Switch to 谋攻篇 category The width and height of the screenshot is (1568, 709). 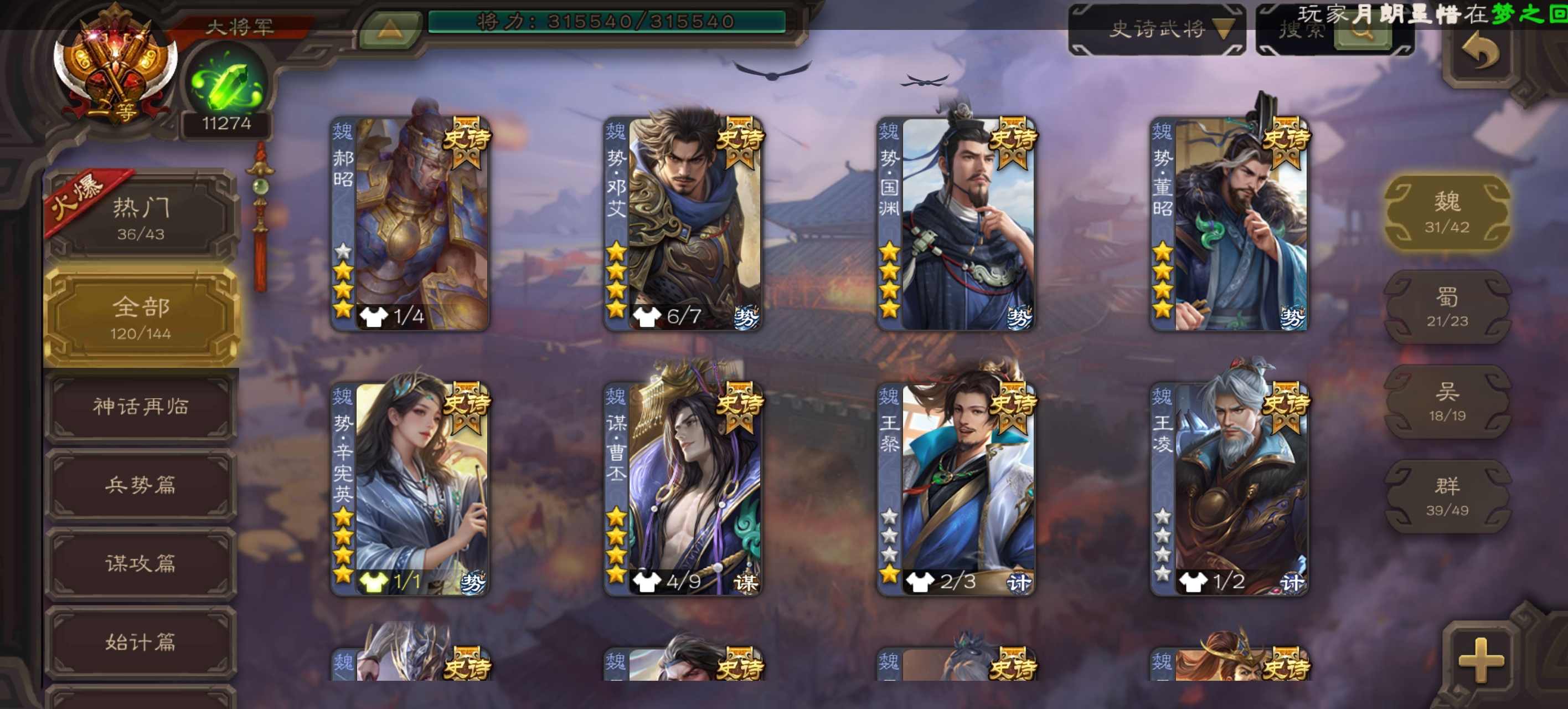point(141,563)
